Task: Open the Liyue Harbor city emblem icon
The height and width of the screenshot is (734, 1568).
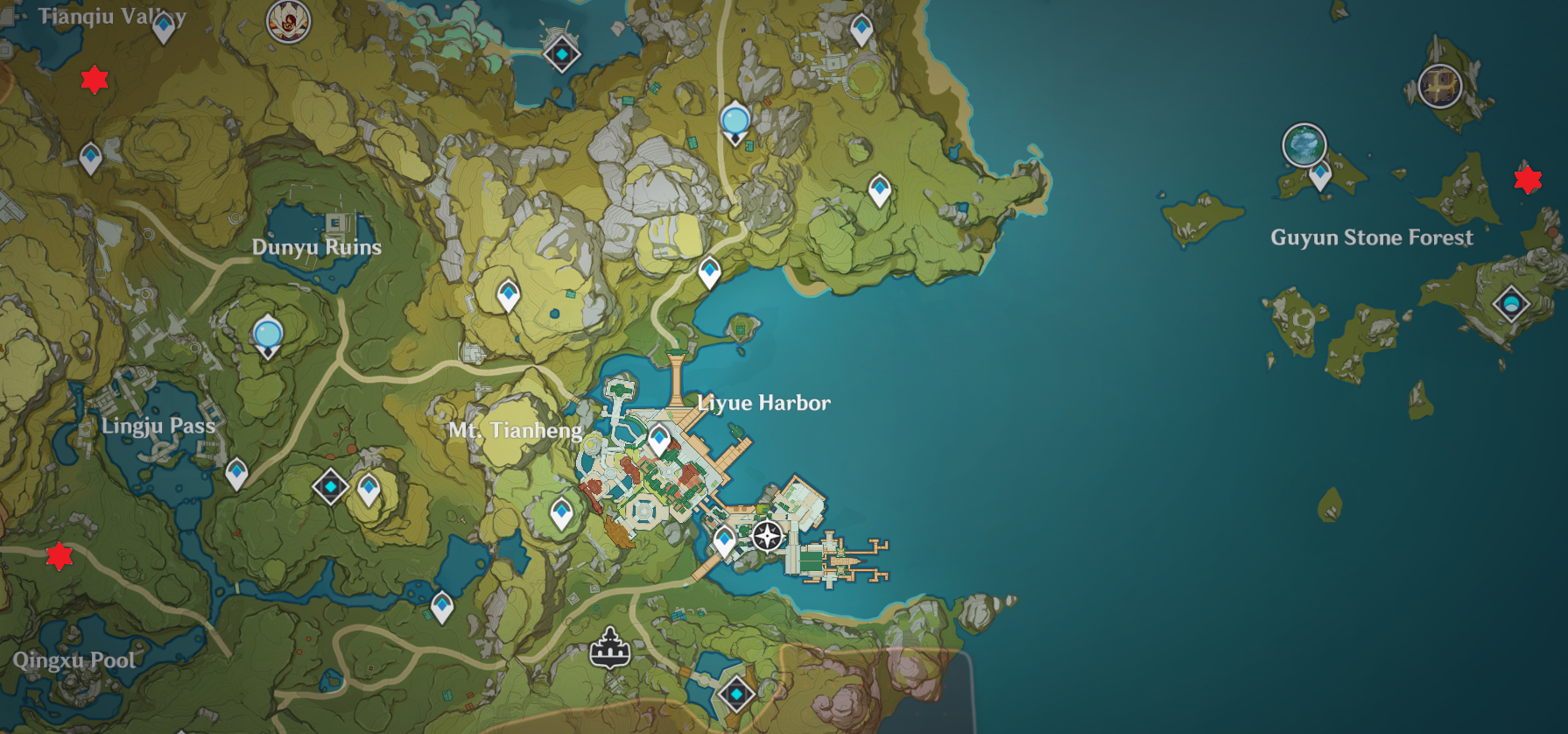Action: tap(611, 651)
